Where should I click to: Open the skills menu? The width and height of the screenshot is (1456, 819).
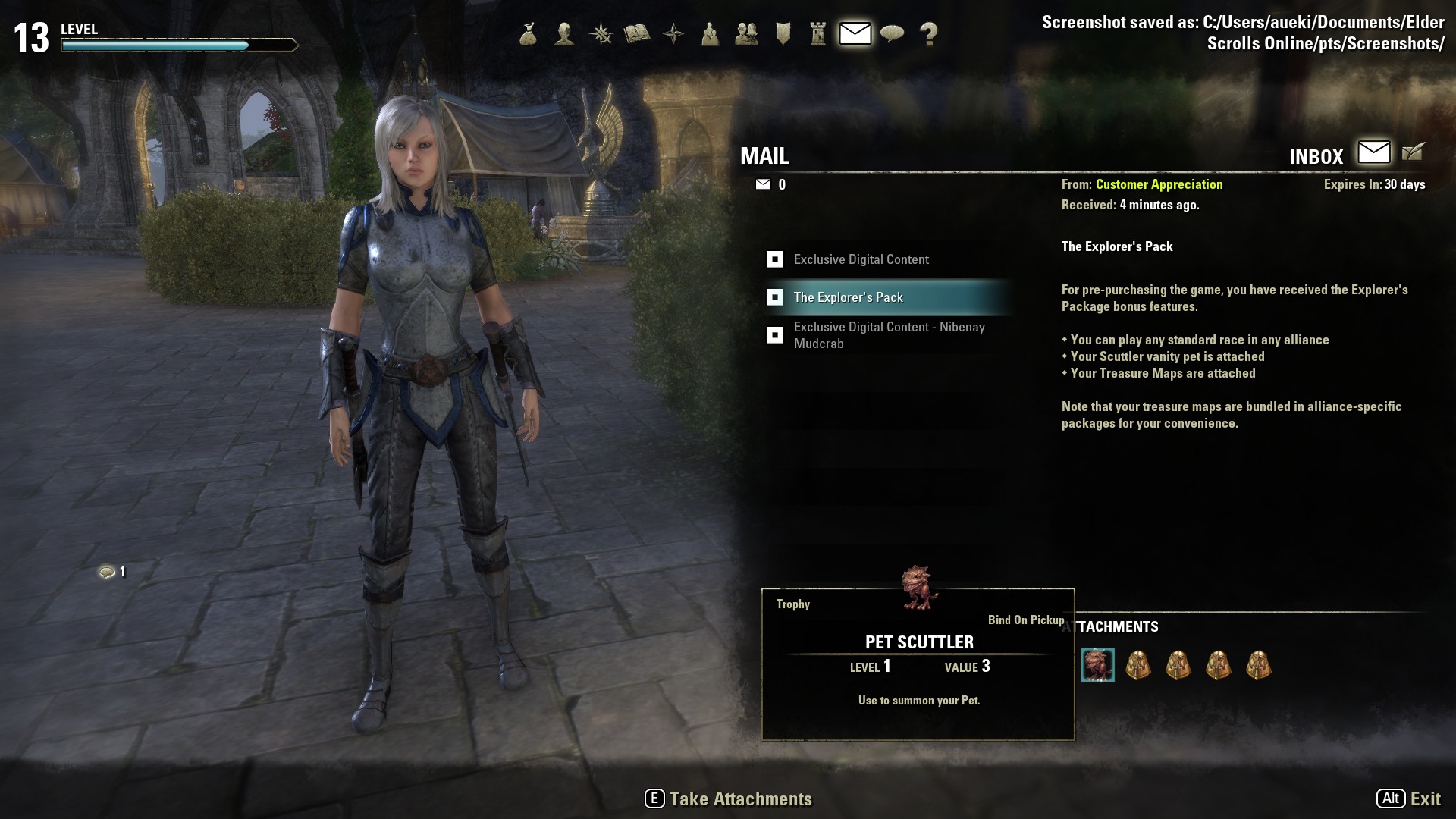601,34
